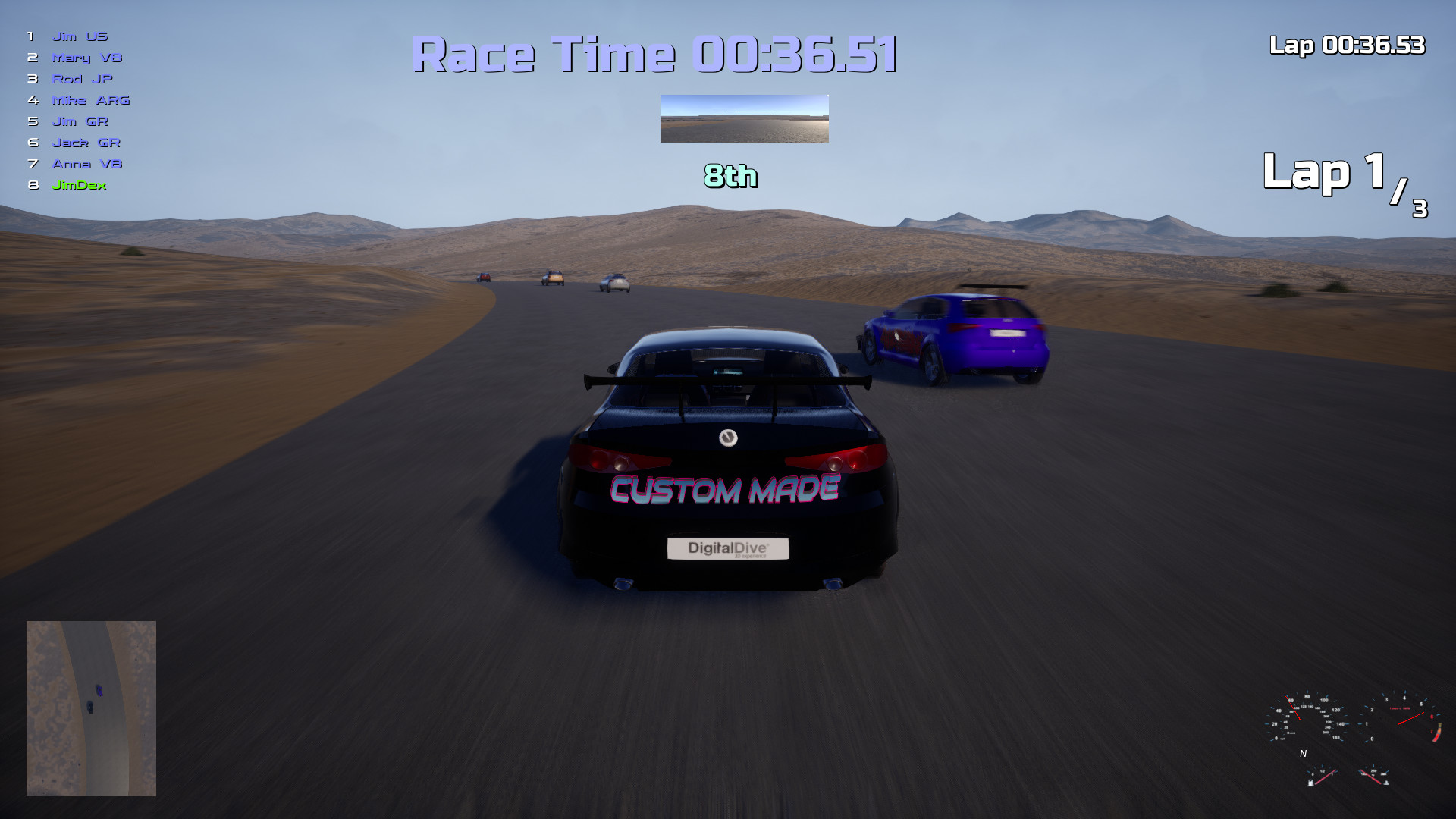
Task: Click the leader Jim US entry
Action: (x=79, y=36)
